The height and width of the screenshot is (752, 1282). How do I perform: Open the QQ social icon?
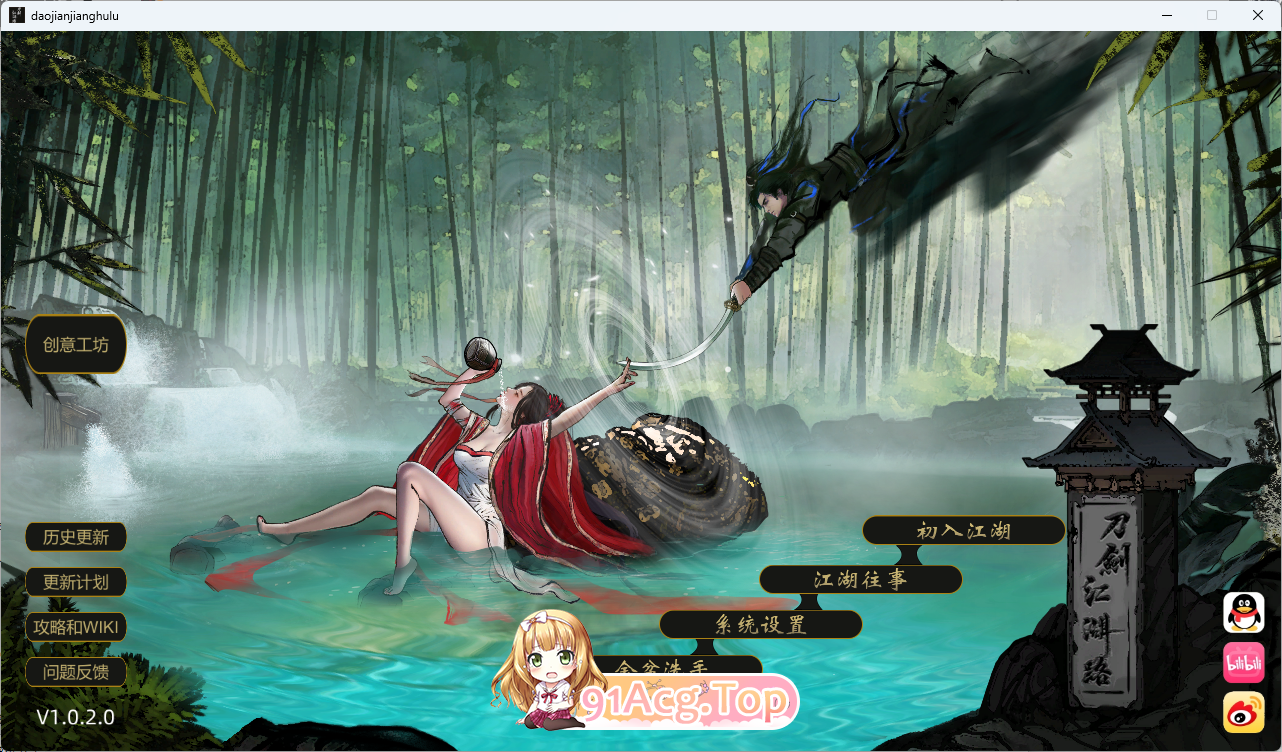pyautogui.click(x=1242, y=612)
